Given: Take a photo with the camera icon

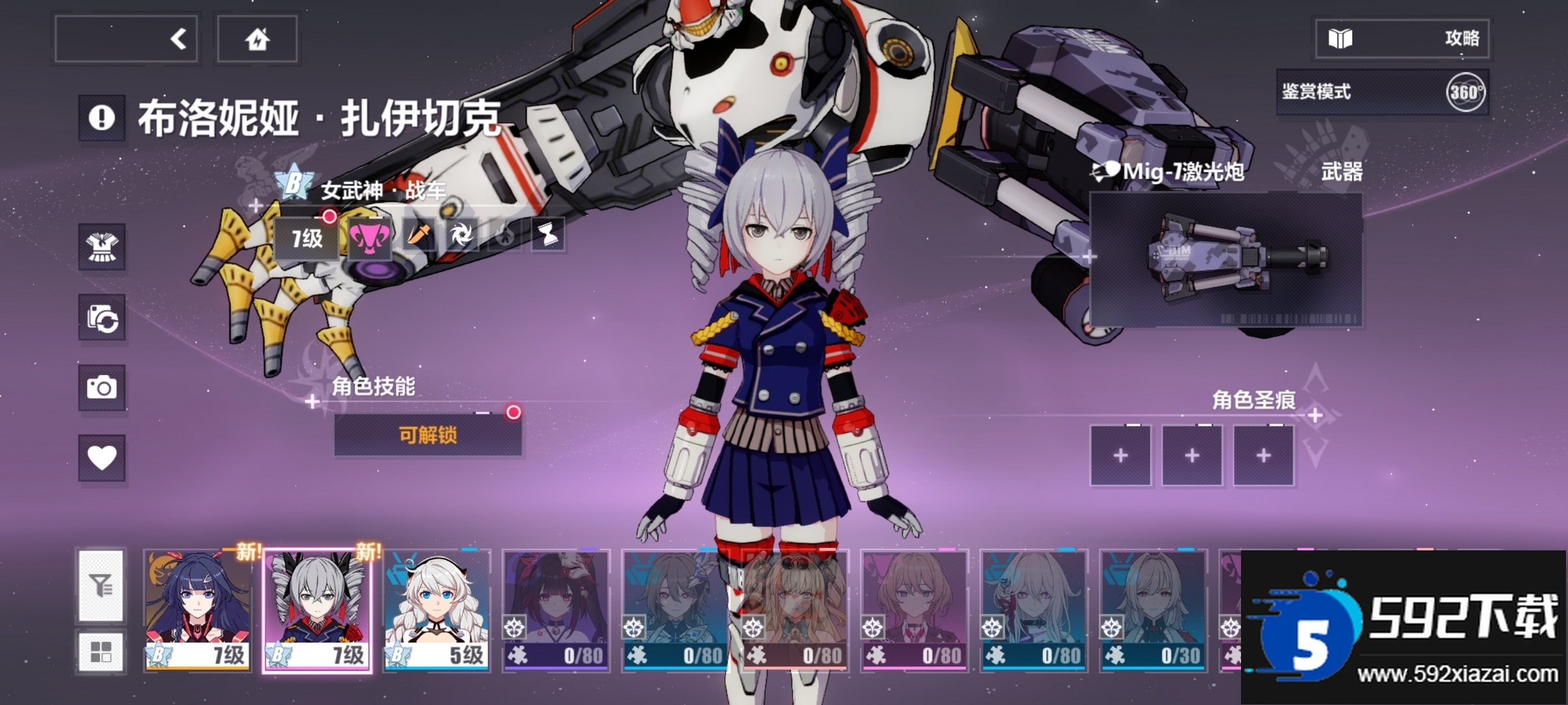Looking at the screenshot, I should tap(101, 387).
